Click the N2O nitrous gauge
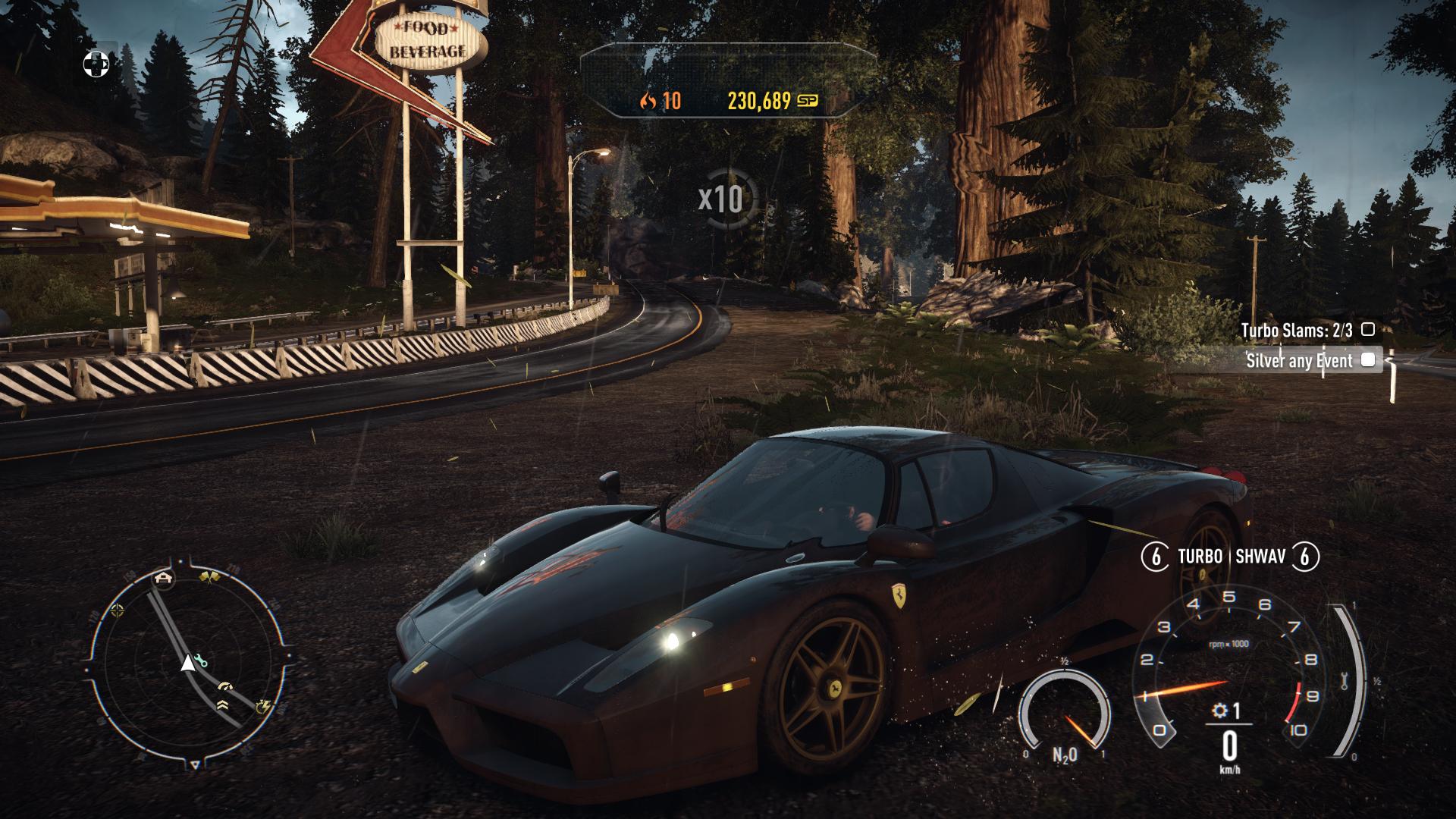 [1063, 717]
